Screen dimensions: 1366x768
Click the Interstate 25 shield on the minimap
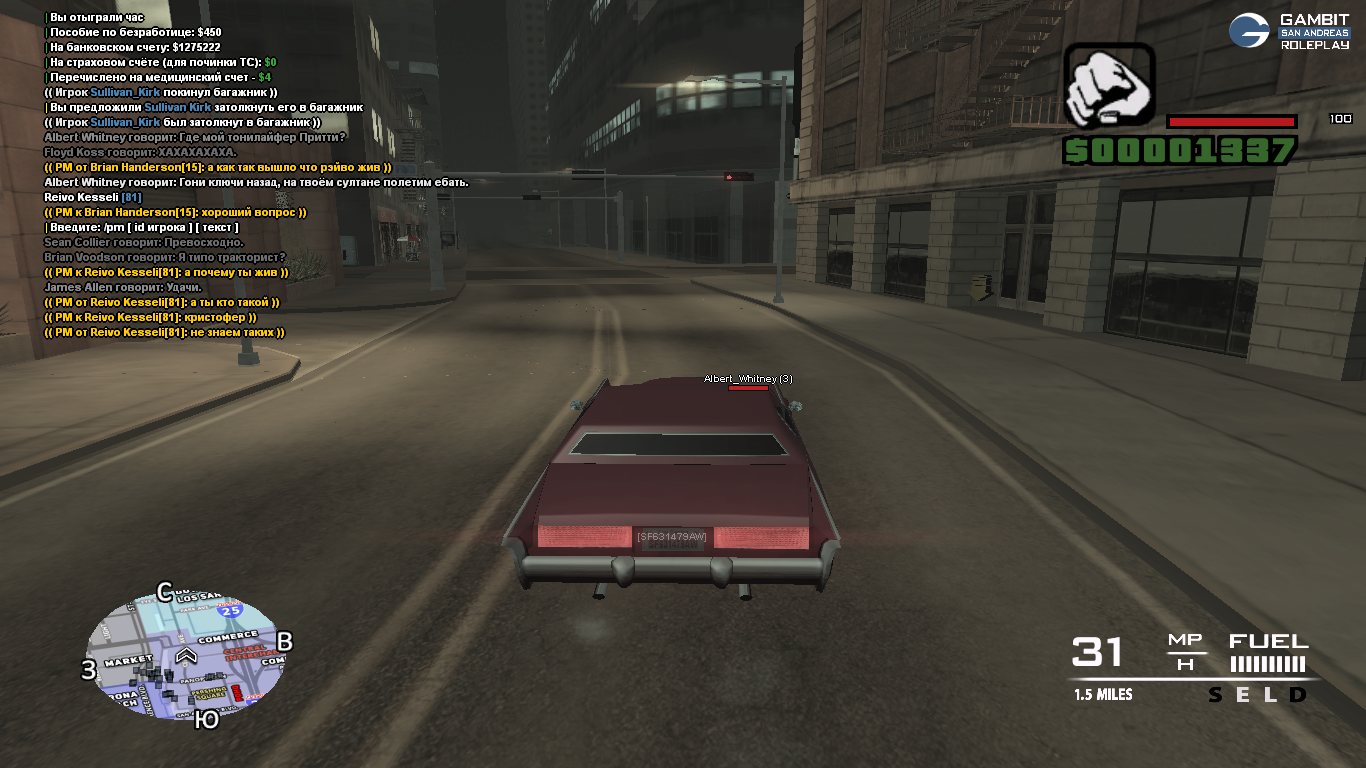[232, 609]
